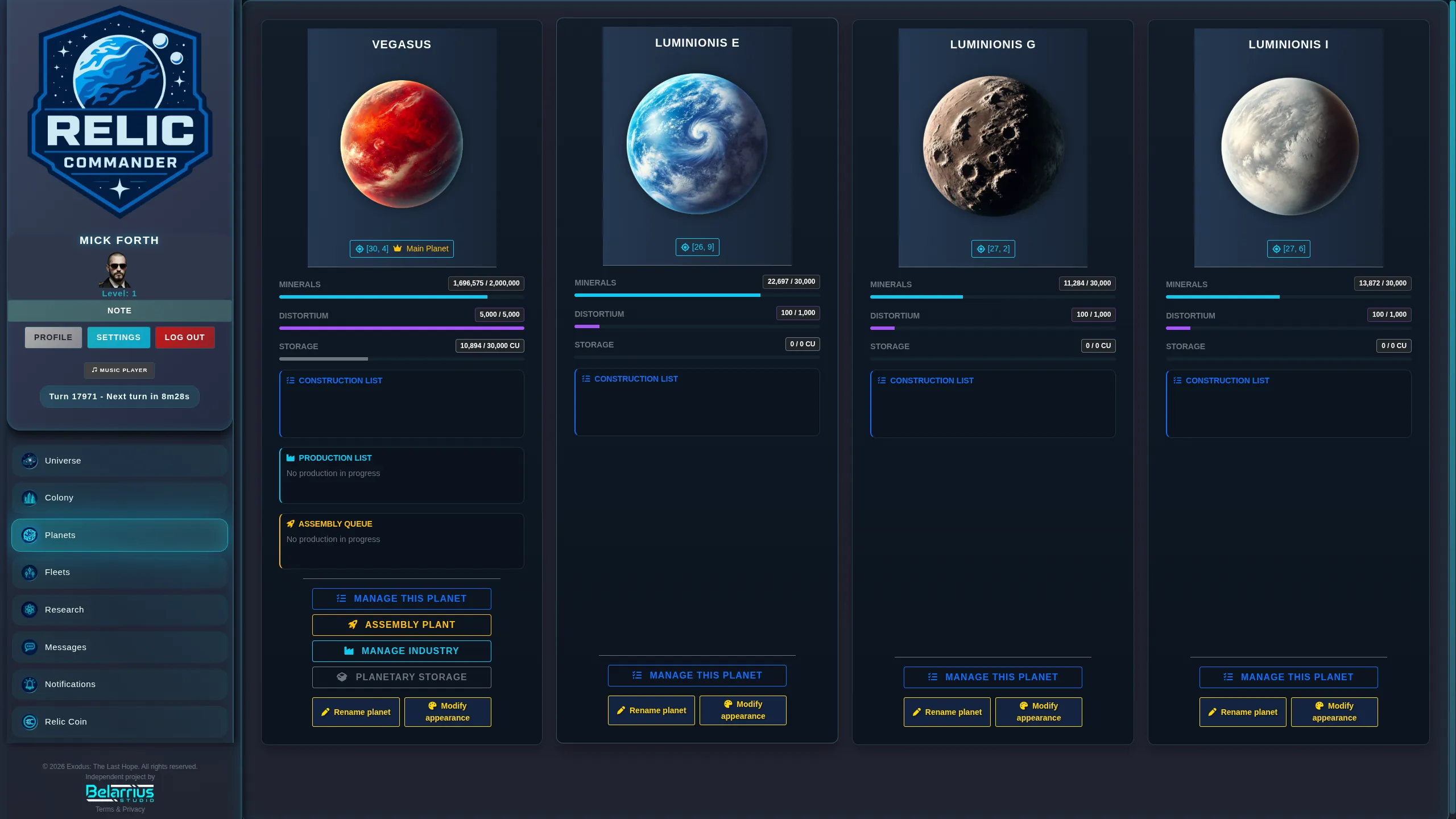Select the Universe galaxy icon in sidebar
This screenshot has height=819, width=1456.
[x=29, y=461]
